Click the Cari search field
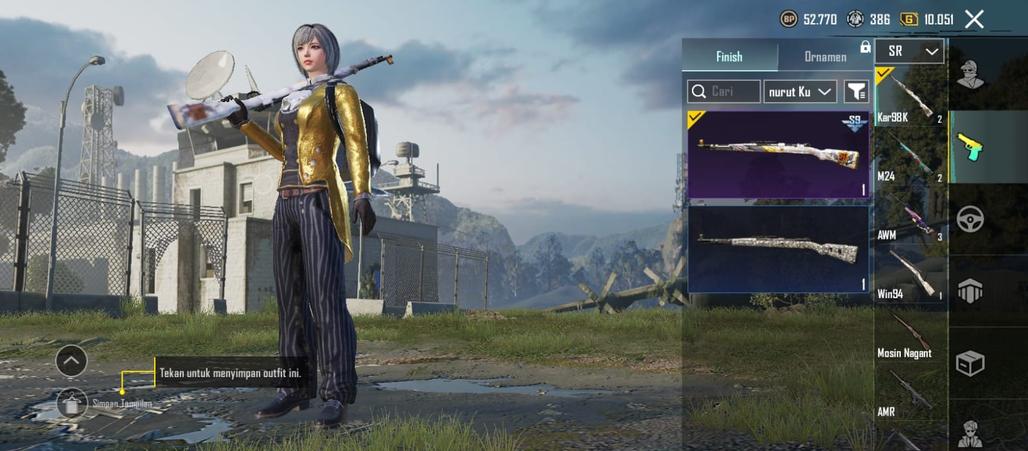The height and width of the screenshot is (451, 1028). [x=724, y=92]
